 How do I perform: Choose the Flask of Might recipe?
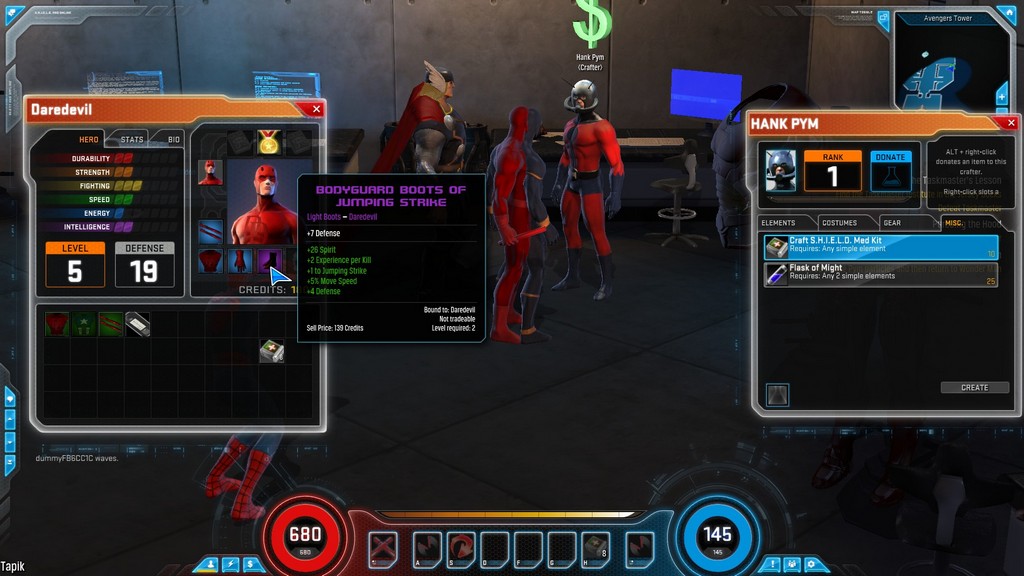click(x=880, y=275)
